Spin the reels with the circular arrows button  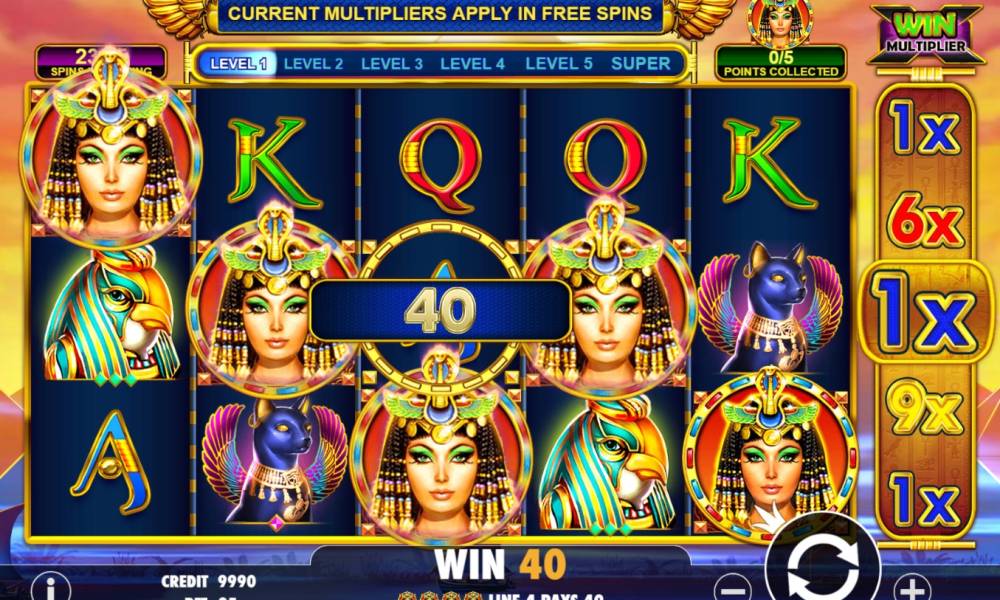tap(822, 568)
